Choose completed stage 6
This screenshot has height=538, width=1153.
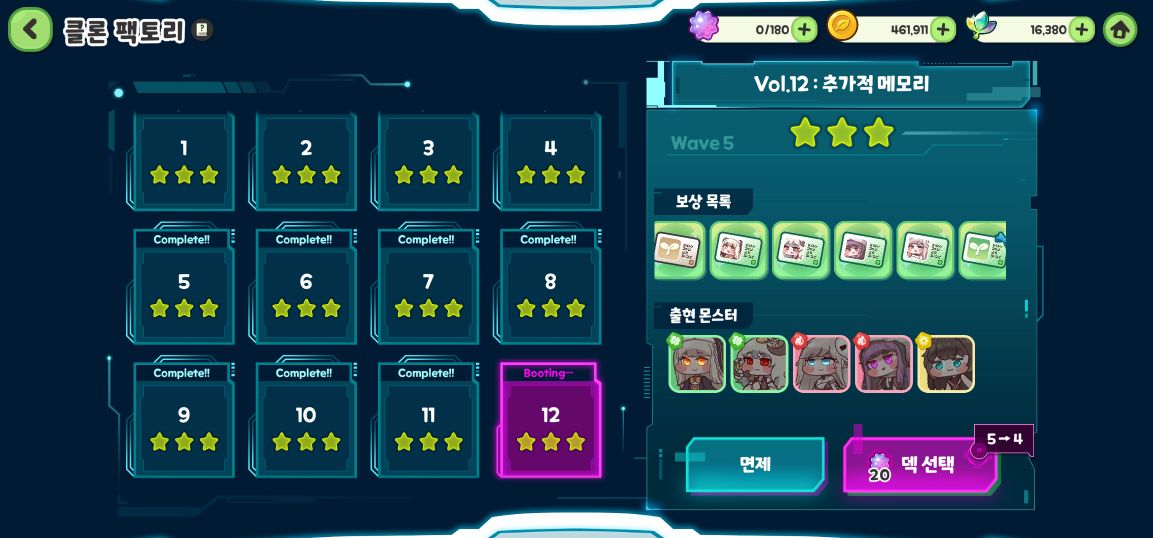(x=306, y=293)
